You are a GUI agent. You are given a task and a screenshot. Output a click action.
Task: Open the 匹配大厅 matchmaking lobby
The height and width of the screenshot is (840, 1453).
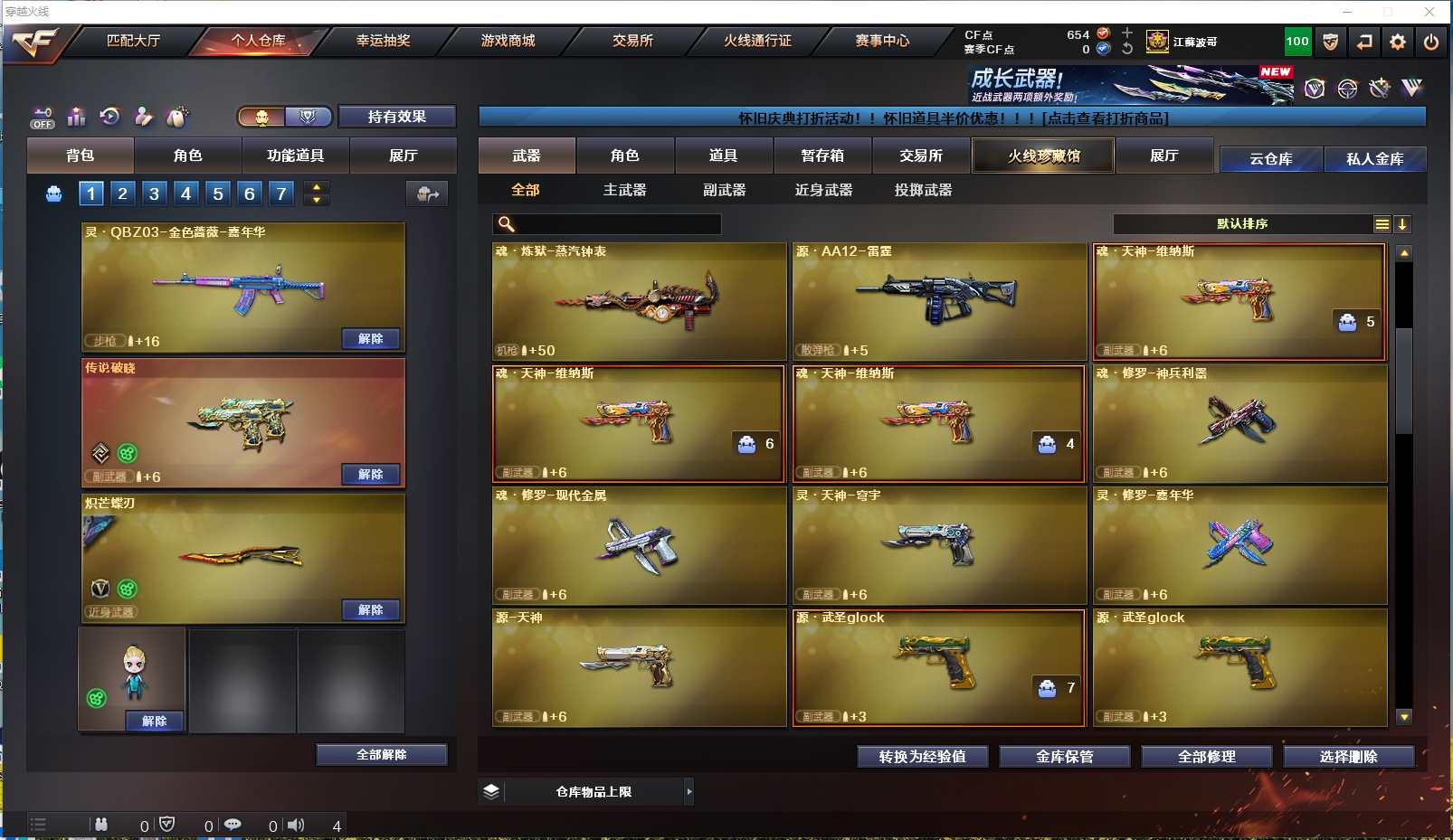tap(133, 41)
